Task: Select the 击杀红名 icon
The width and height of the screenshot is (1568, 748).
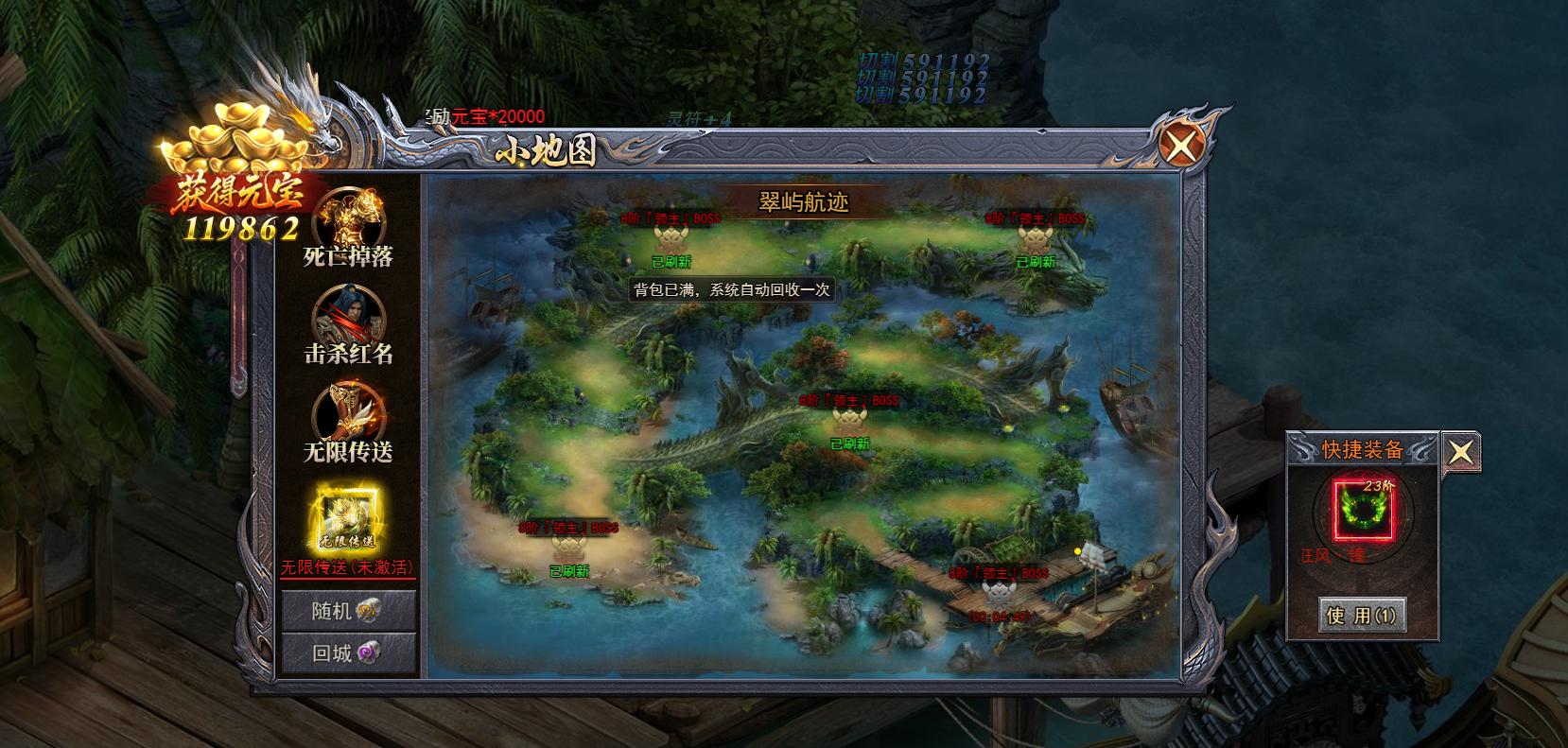Action: tap(348, 319)
